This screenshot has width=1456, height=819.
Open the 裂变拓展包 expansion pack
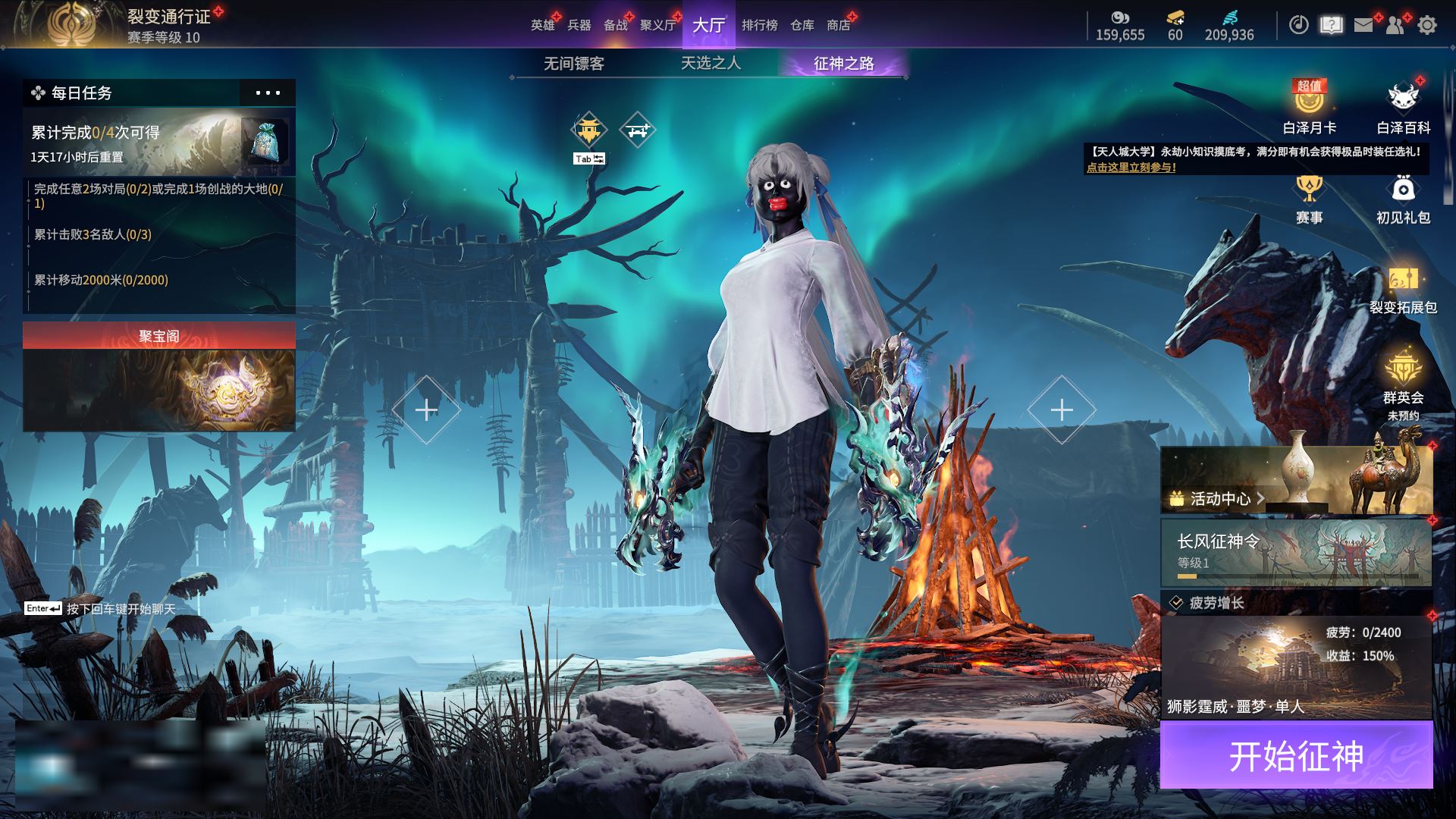click(1403, 289)
